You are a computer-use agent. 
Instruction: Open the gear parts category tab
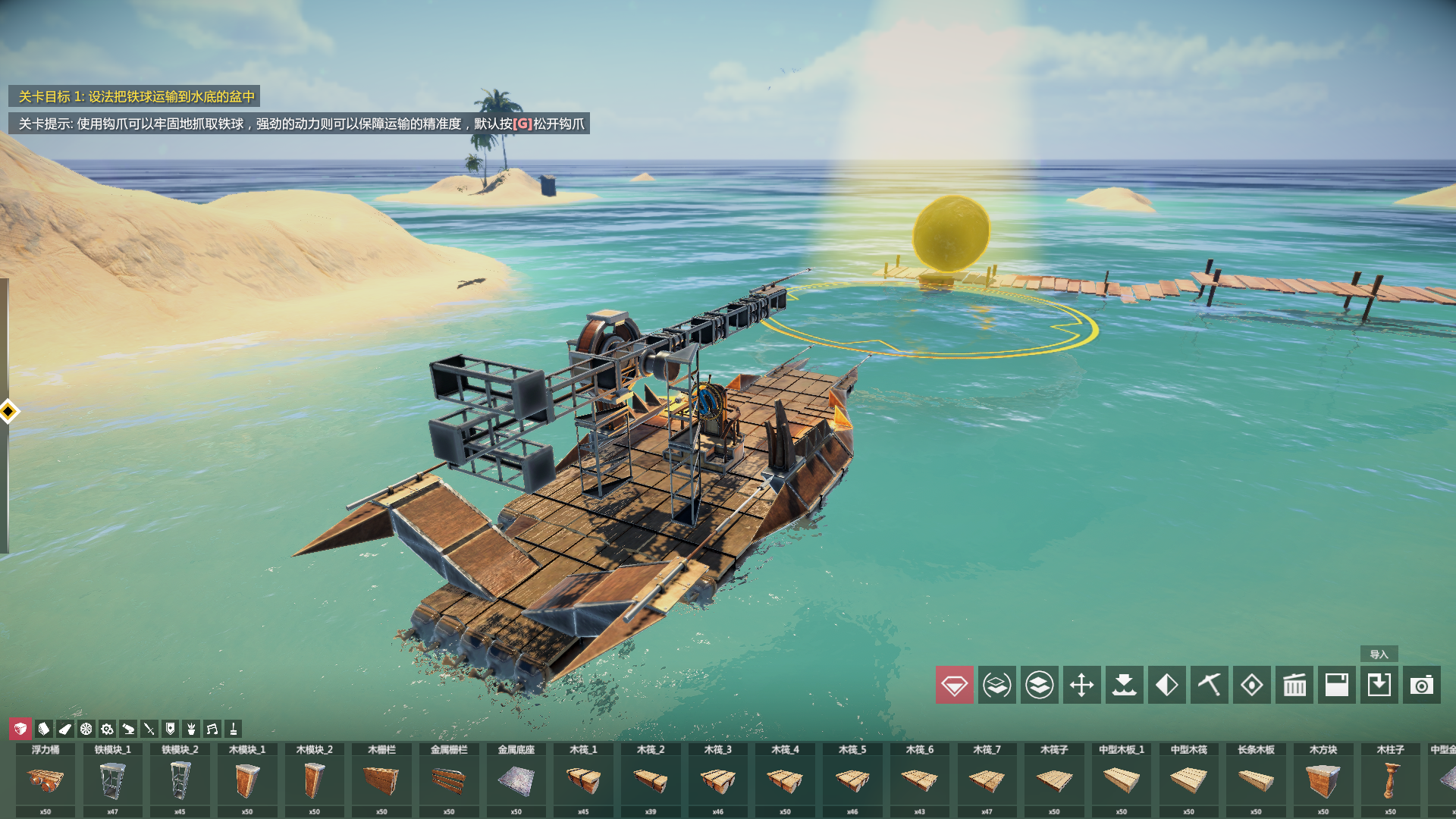107,729
